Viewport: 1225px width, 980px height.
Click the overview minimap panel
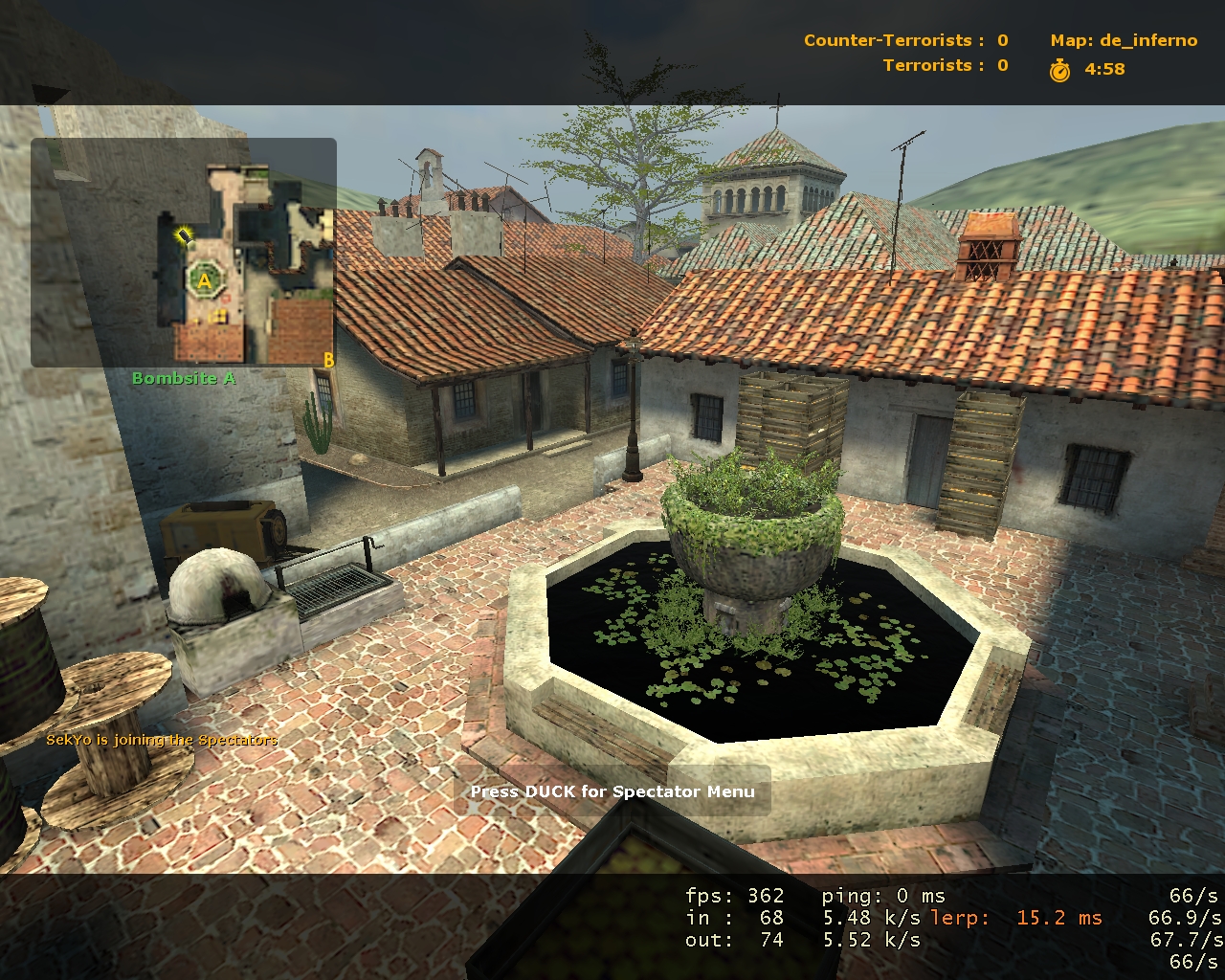tap(183, 253)
